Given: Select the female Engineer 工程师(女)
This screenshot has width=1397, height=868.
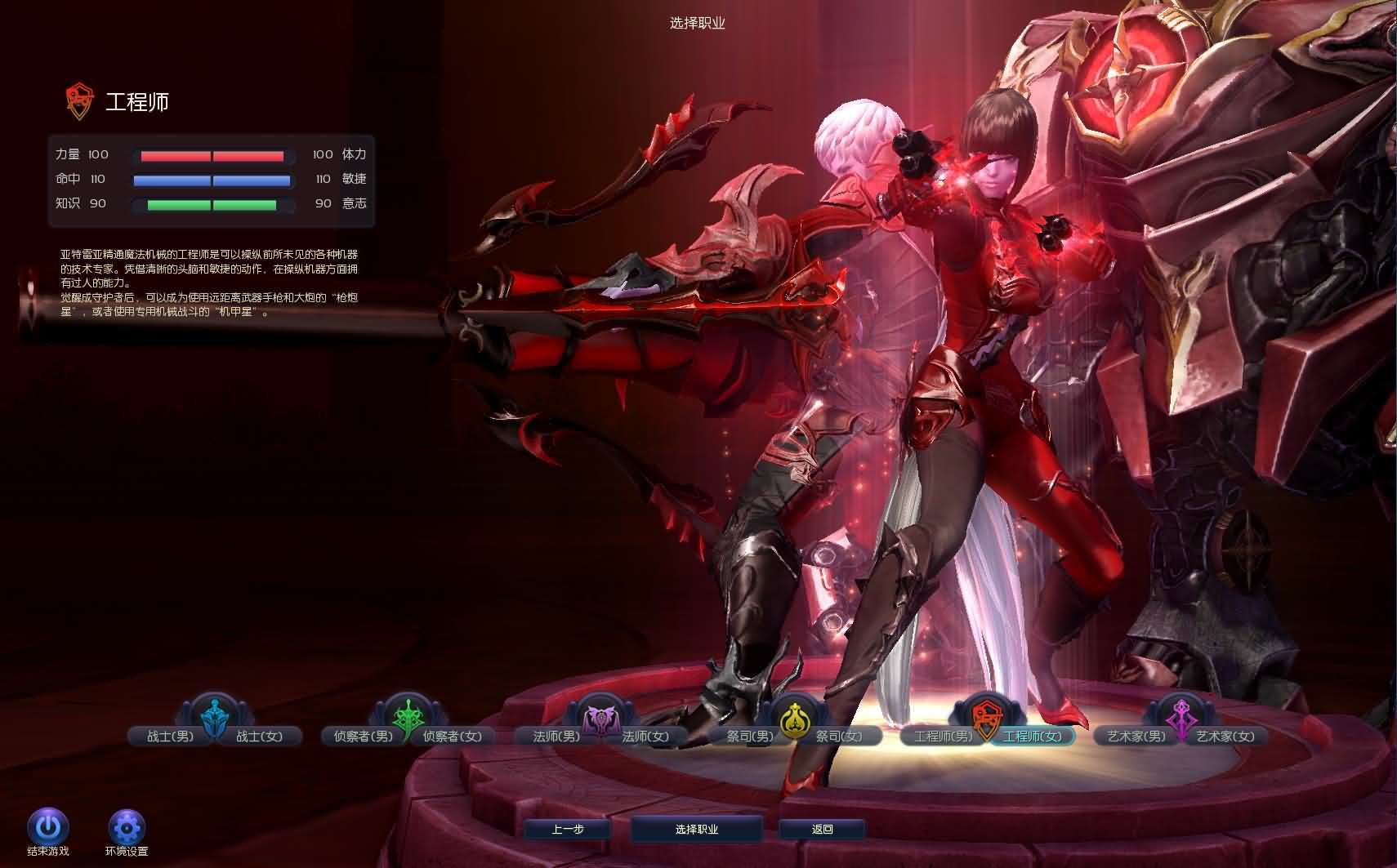Looking at the screenshot, I should click(1032, 737).
